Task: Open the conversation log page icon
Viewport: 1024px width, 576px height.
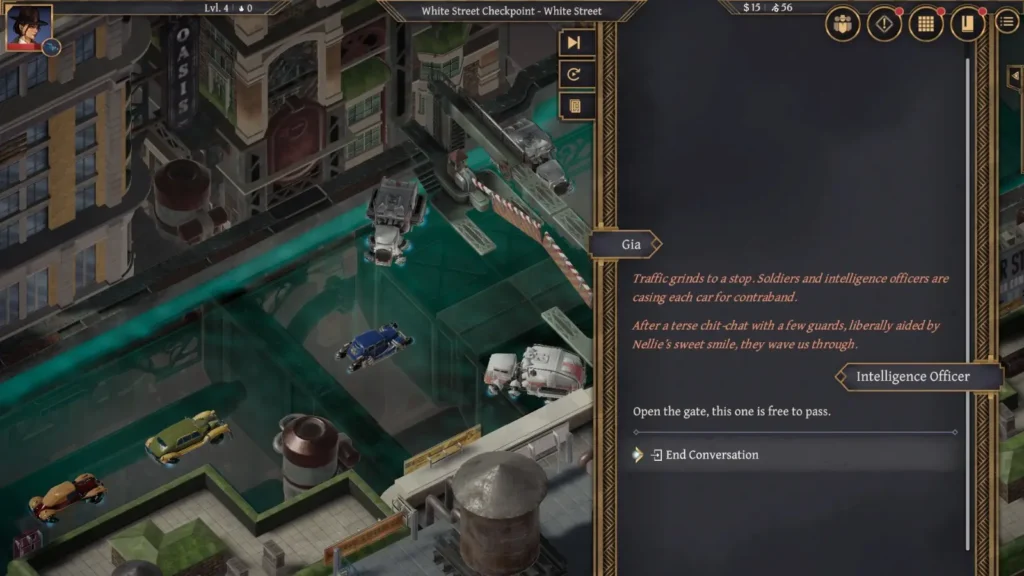Action: click(574, 106)
